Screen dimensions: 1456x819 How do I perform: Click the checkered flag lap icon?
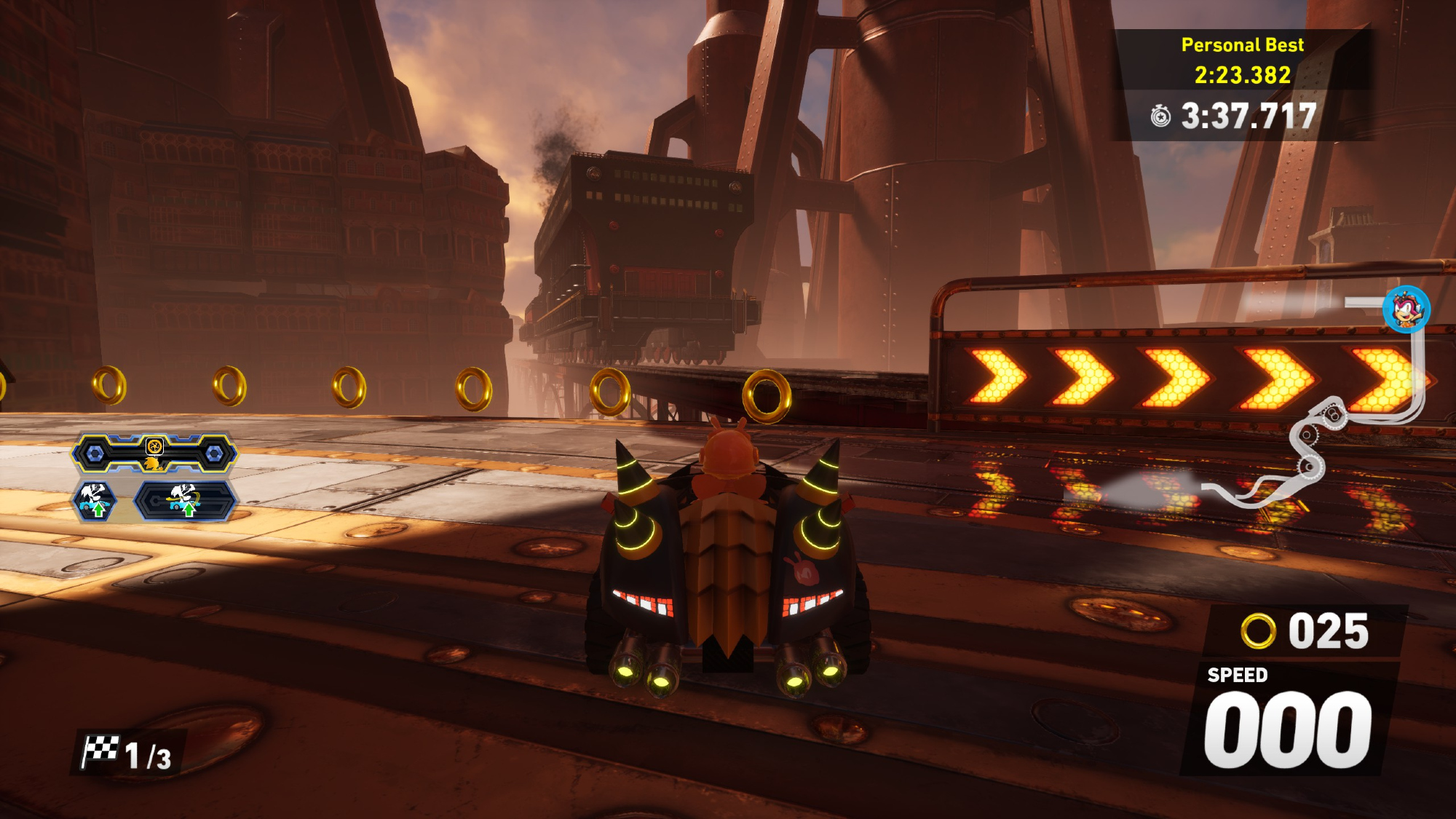[100, 751]
